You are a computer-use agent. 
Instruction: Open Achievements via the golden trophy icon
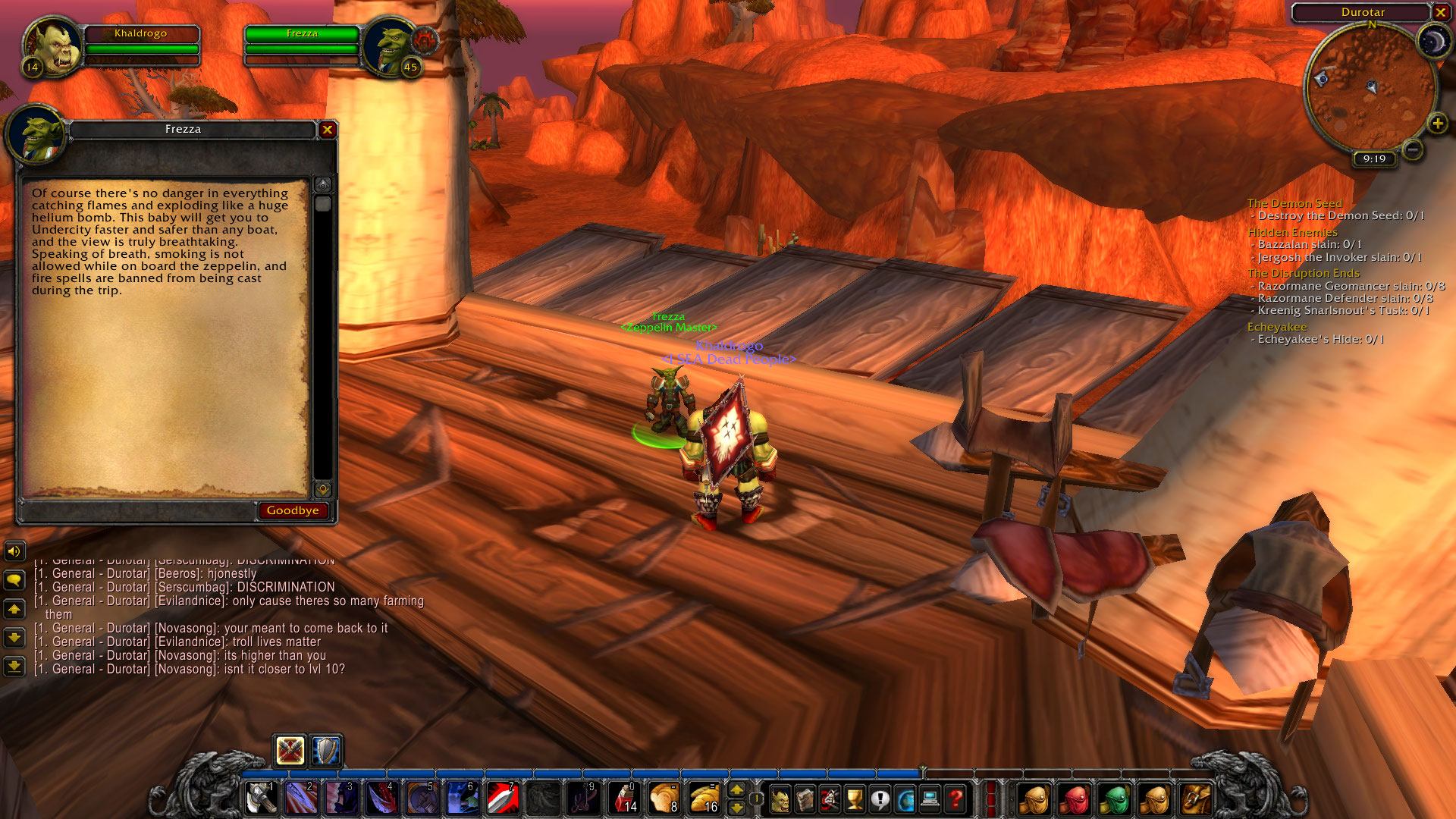coord(854,798)
